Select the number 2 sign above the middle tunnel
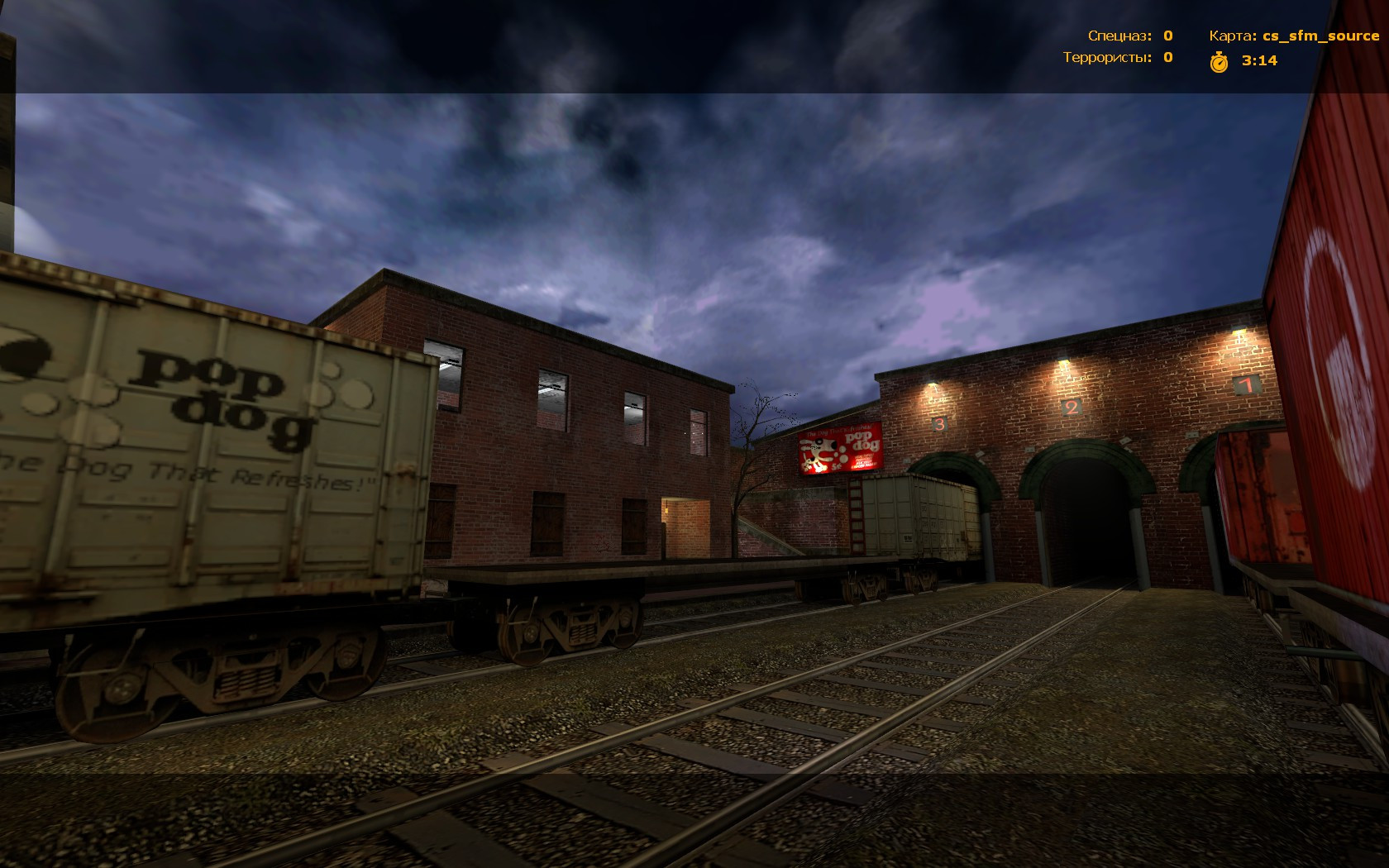1389x868 pixels. click(x=1071, y=407)
